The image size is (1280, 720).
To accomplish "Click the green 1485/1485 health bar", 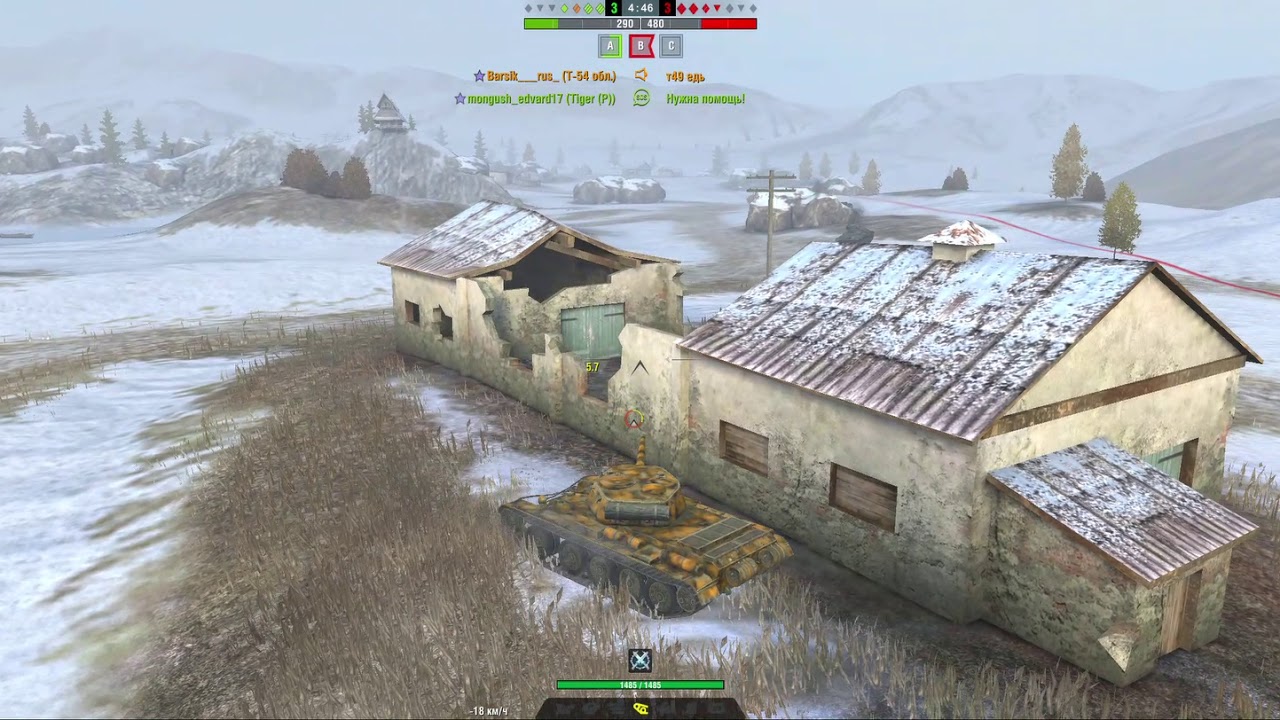I will tap(641, 685).
